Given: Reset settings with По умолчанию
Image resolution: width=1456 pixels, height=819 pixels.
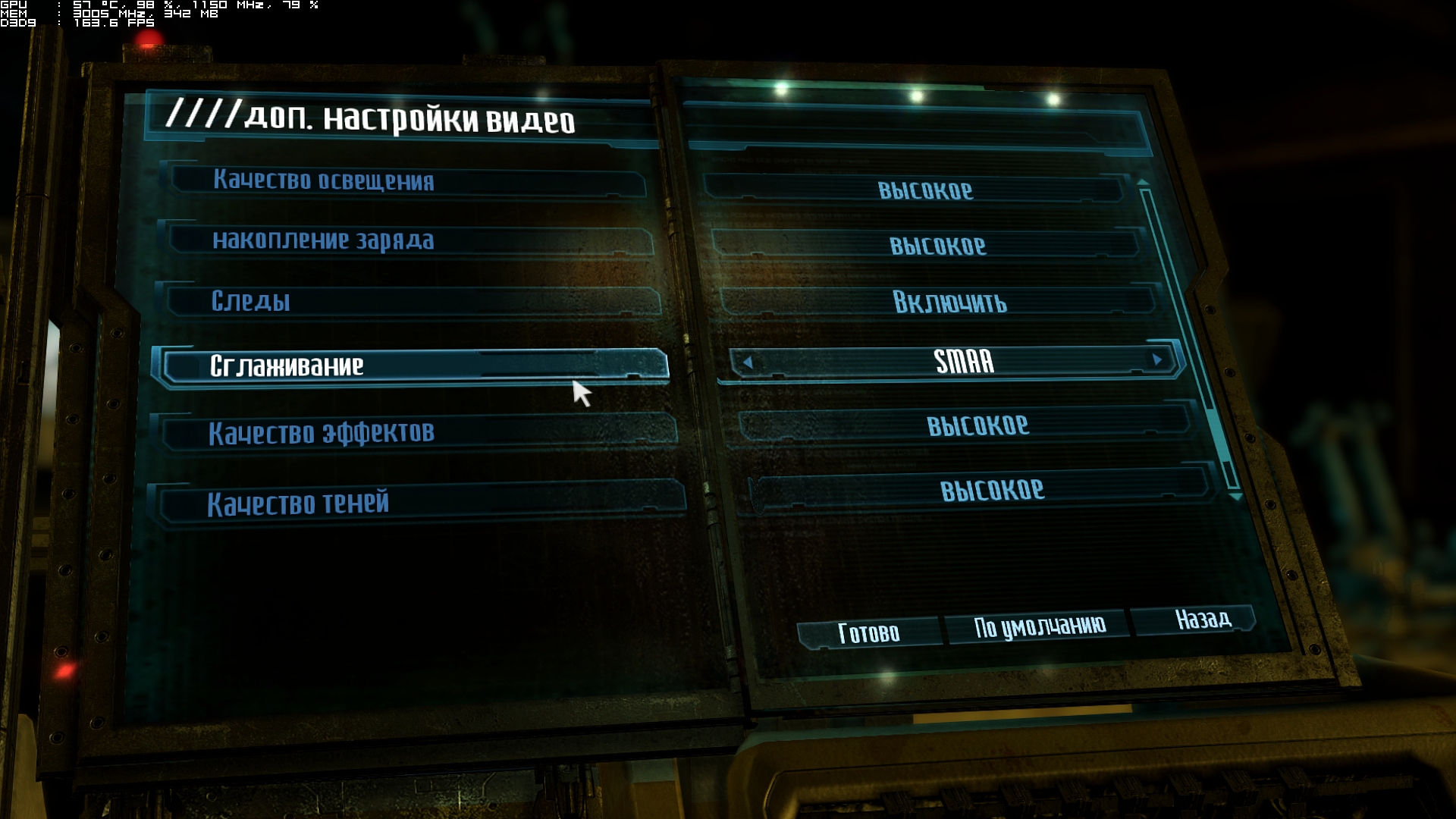Looking at the screenshot, I should coord(1039,626).
